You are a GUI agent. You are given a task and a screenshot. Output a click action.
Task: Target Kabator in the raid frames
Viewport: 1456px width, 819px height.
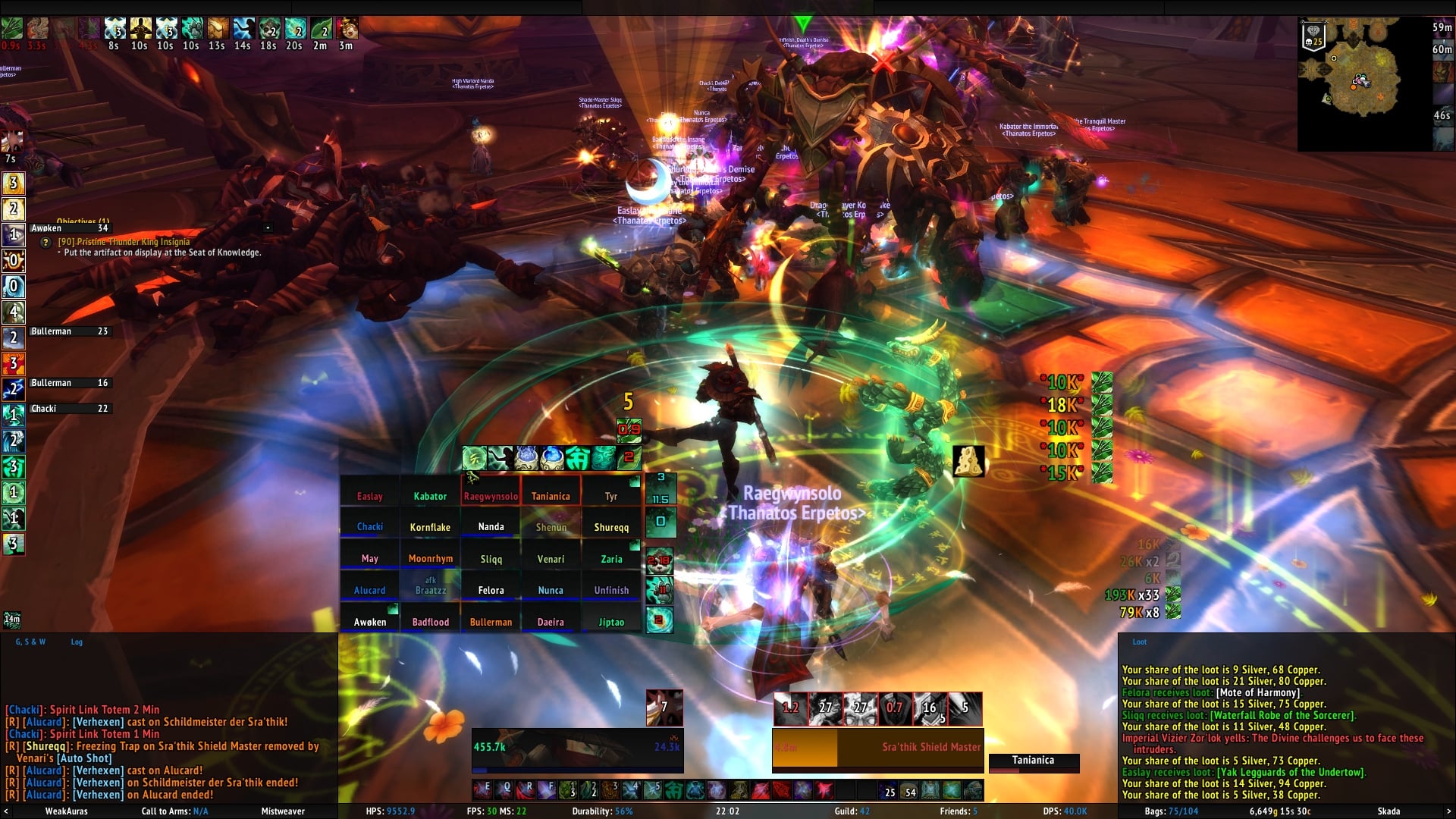430,496
